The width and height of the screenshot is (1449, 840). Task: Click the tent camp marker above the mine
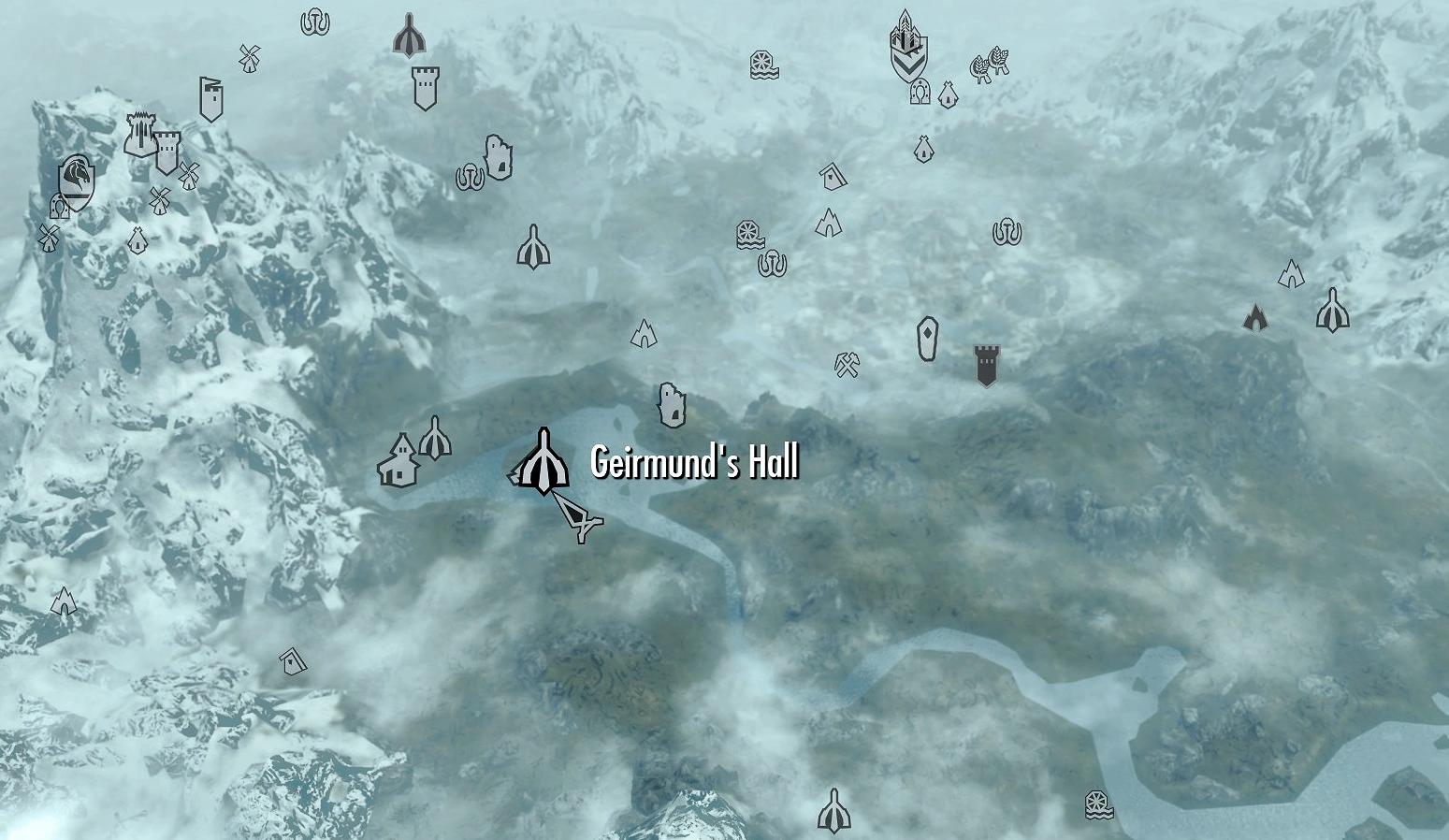pyautogui.click(x=828, y=223)
